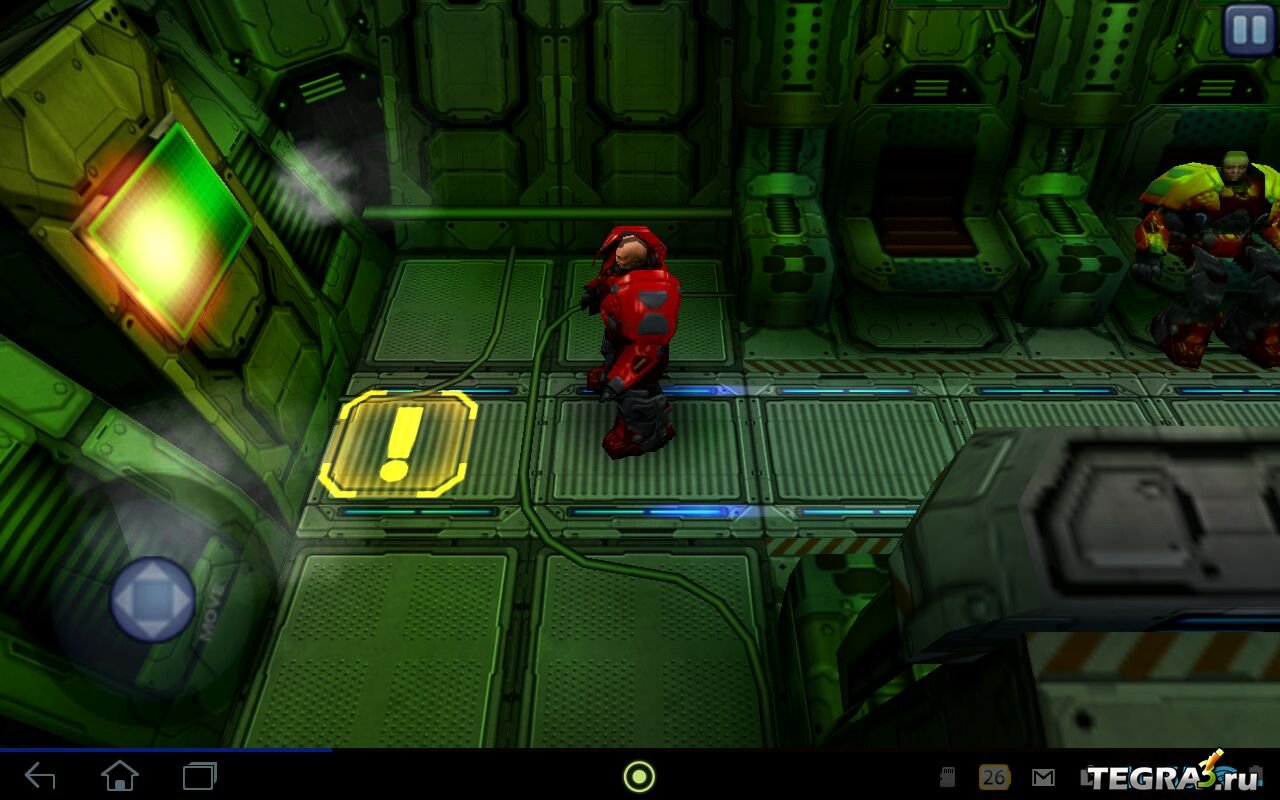The width and height of the screenshot is (1280, 800).
Task: Tap the virtual MOVE joystick pad
Action: click(152, 599)
